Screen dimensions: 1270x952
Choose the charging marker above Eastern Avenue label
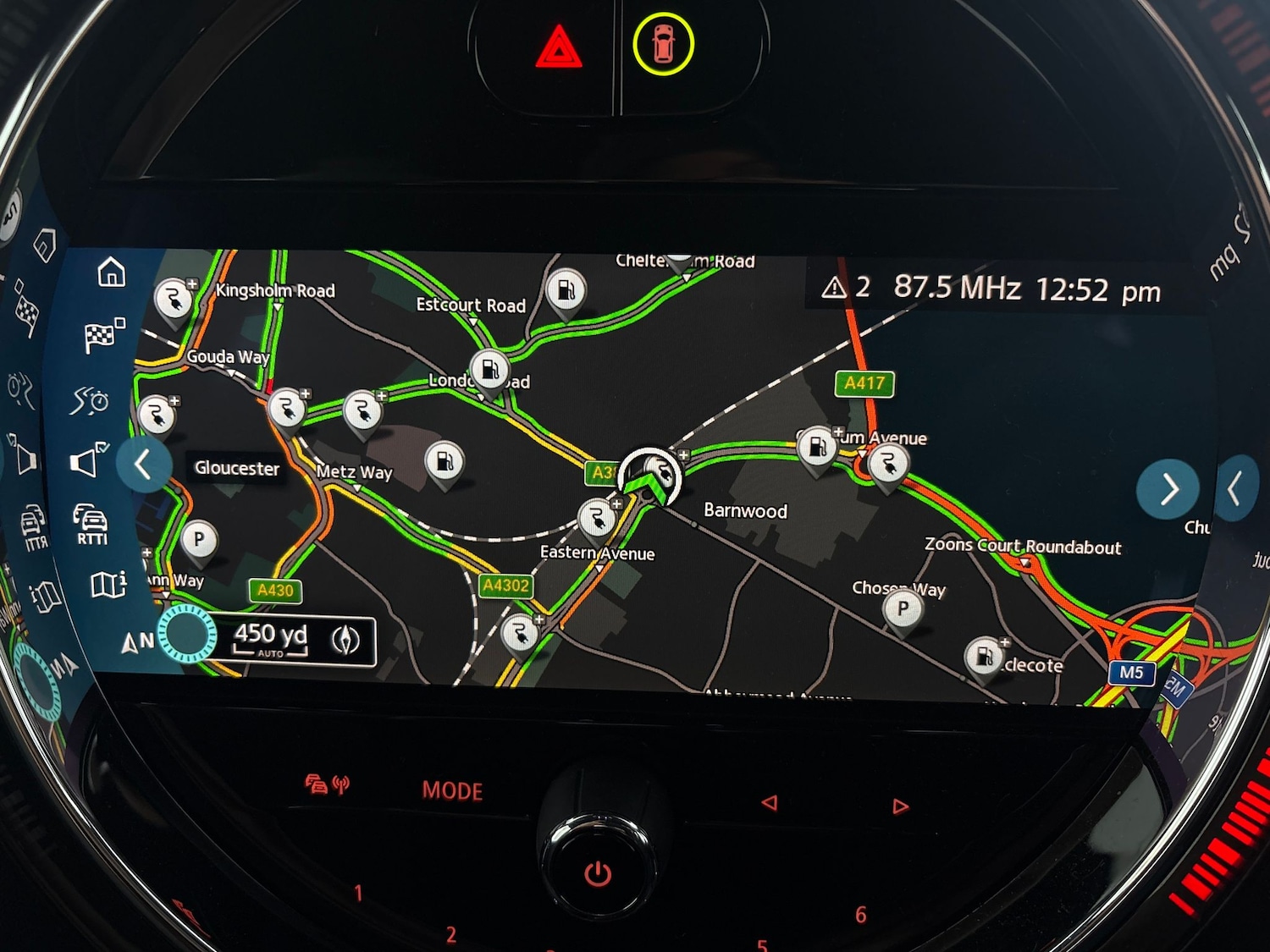pyautogui.click(x=597, y=518)
